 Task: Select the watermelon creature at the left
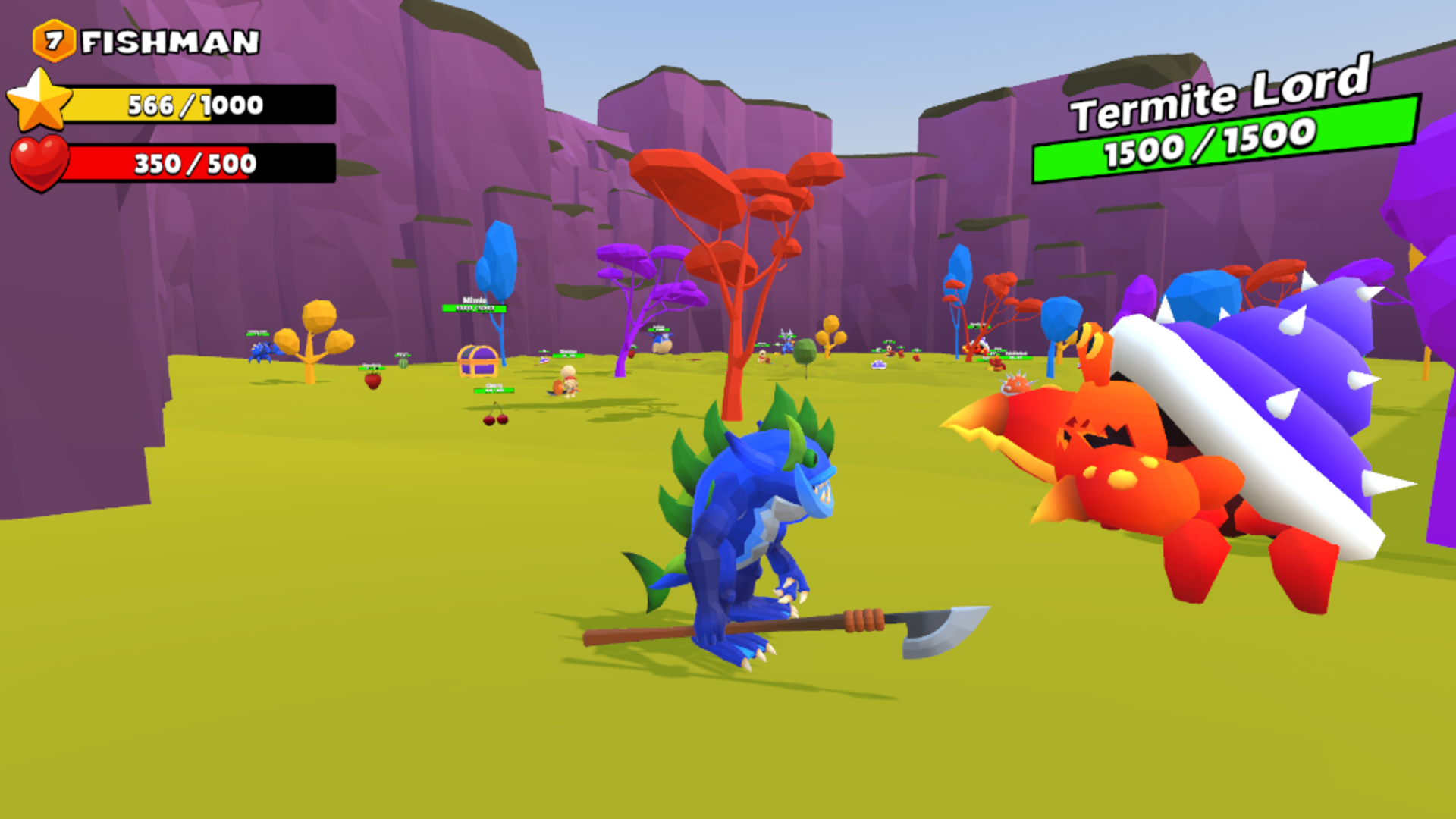tap(403, 364)
